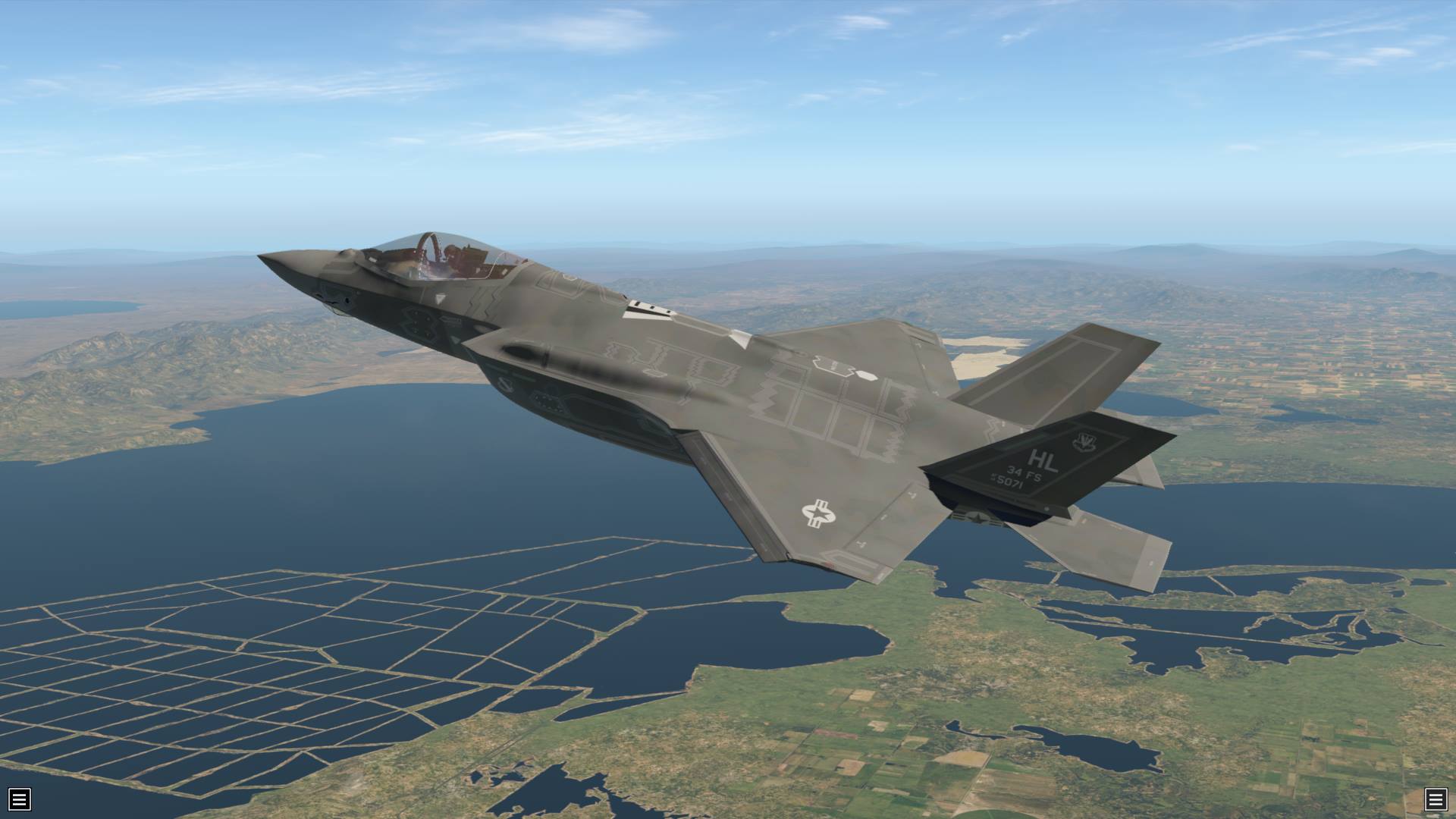The height and width of the screenshot is (819, 1456).
Task: Open the hamburger menu icon over the water
Action: click(19, 799)
